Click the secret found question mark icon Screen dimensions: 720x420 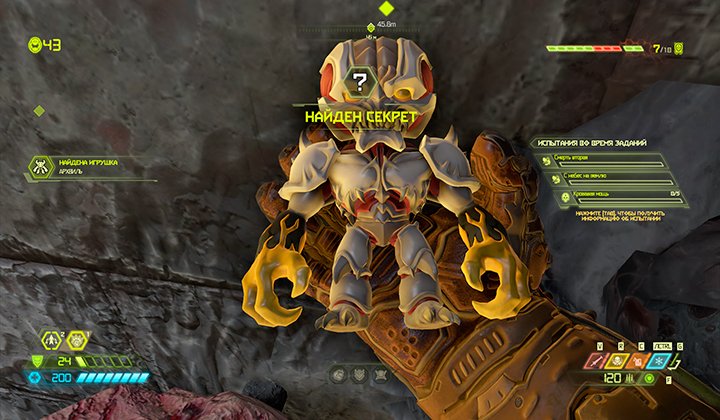357,82
